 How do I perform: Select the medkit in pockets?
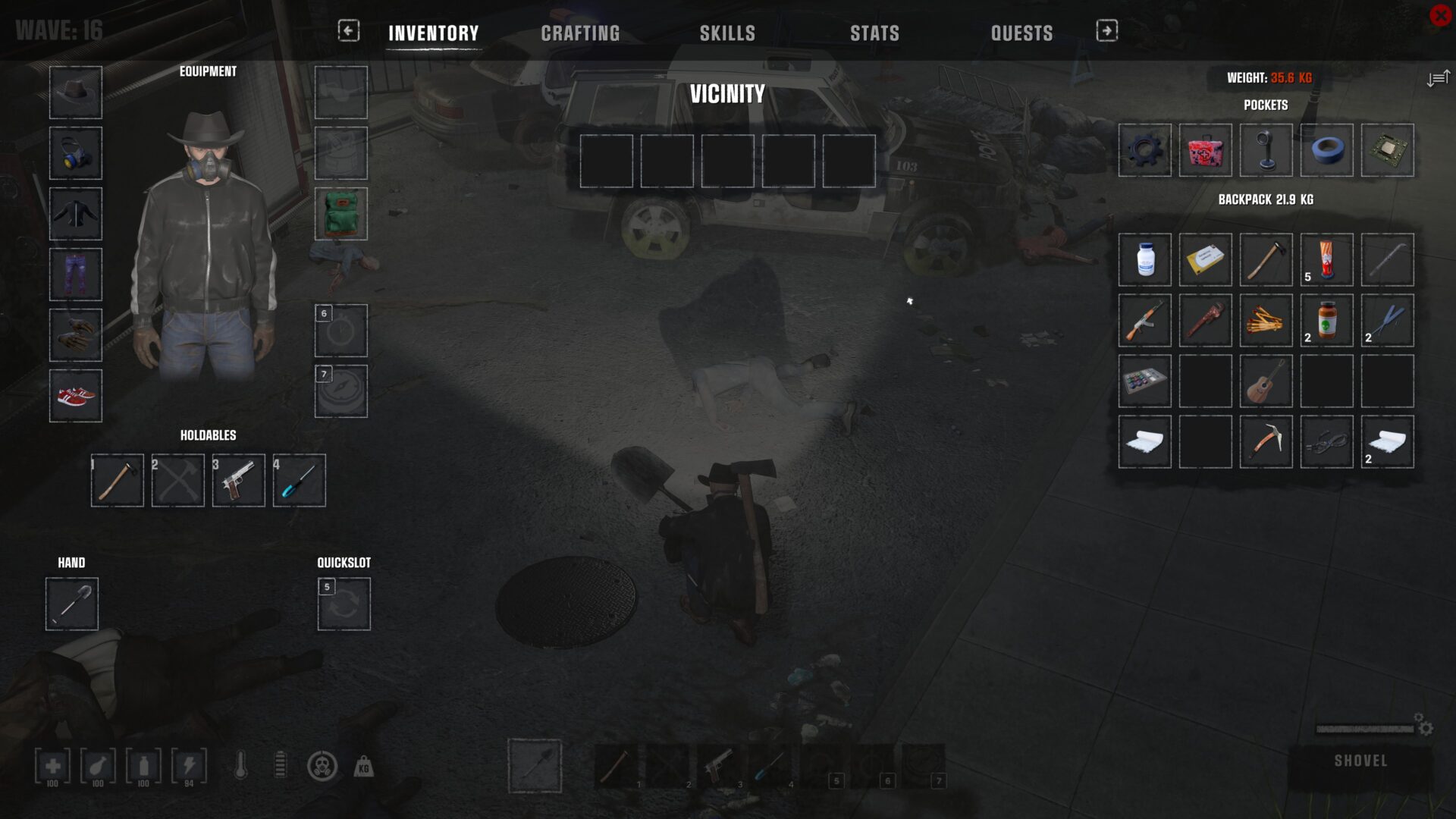pos(1205,150)
